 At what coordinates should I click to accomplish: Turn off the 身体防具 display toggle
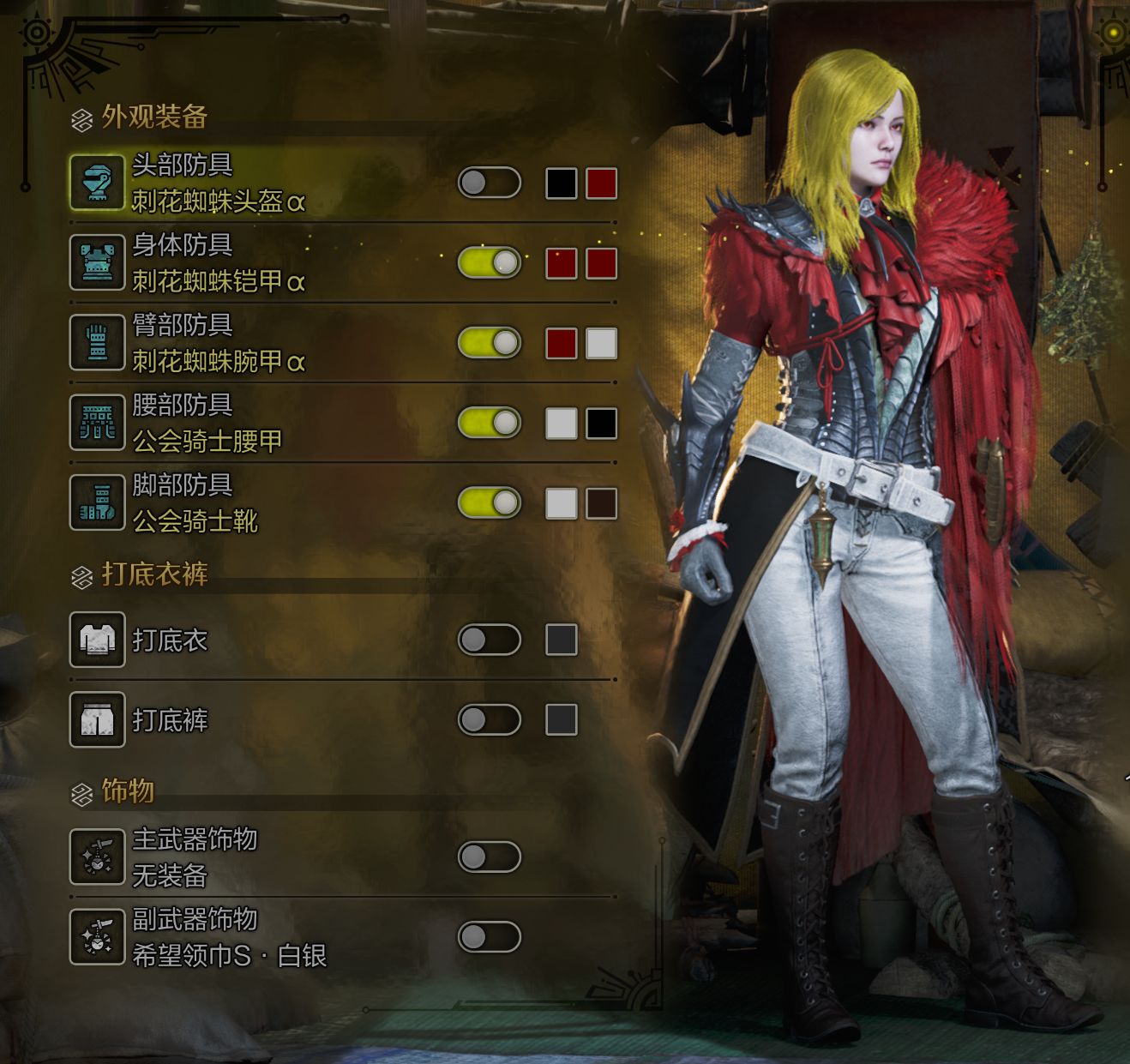[489, 262]
